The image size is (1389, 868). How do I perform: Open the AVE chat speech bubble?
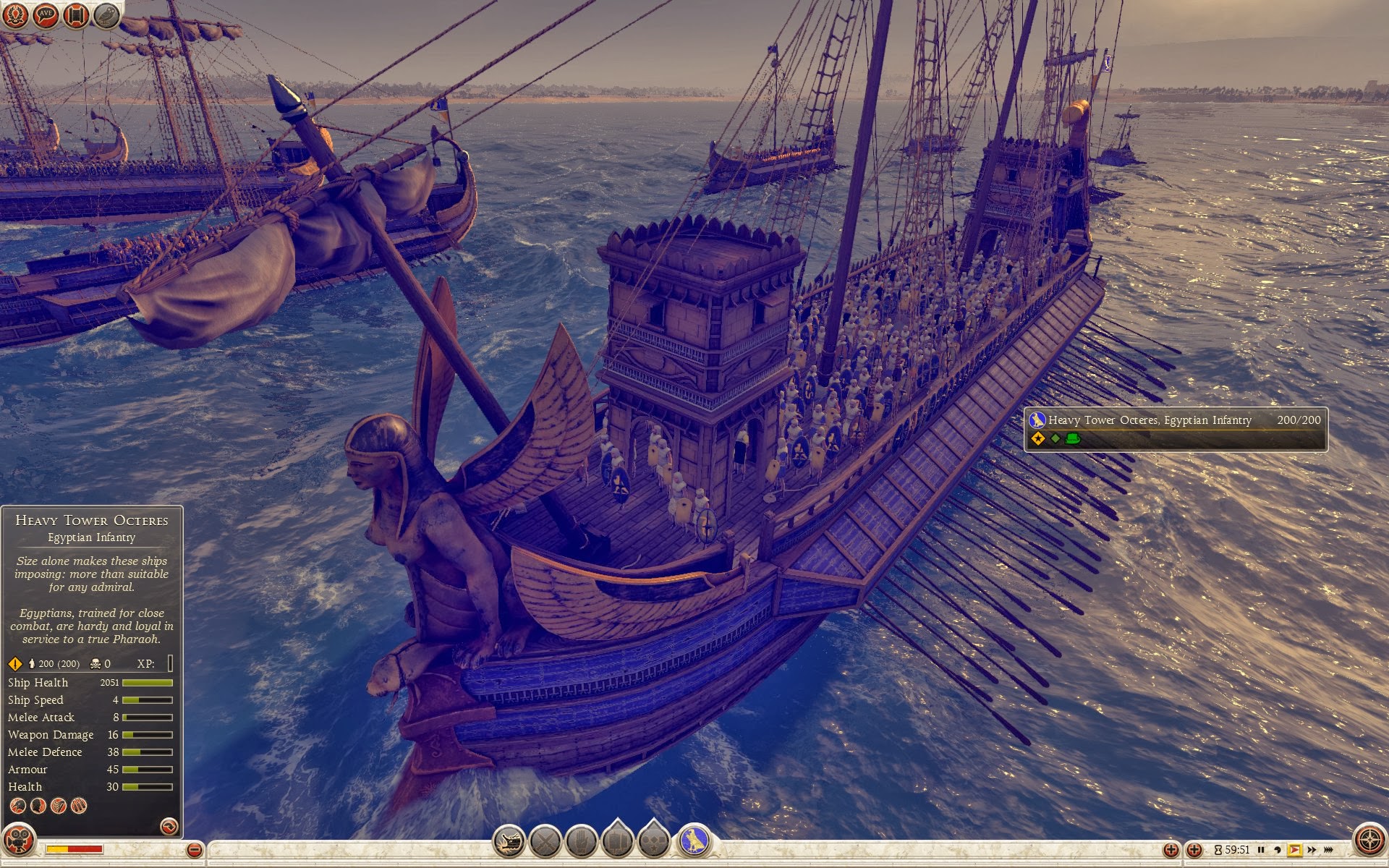tap(46, 14)
